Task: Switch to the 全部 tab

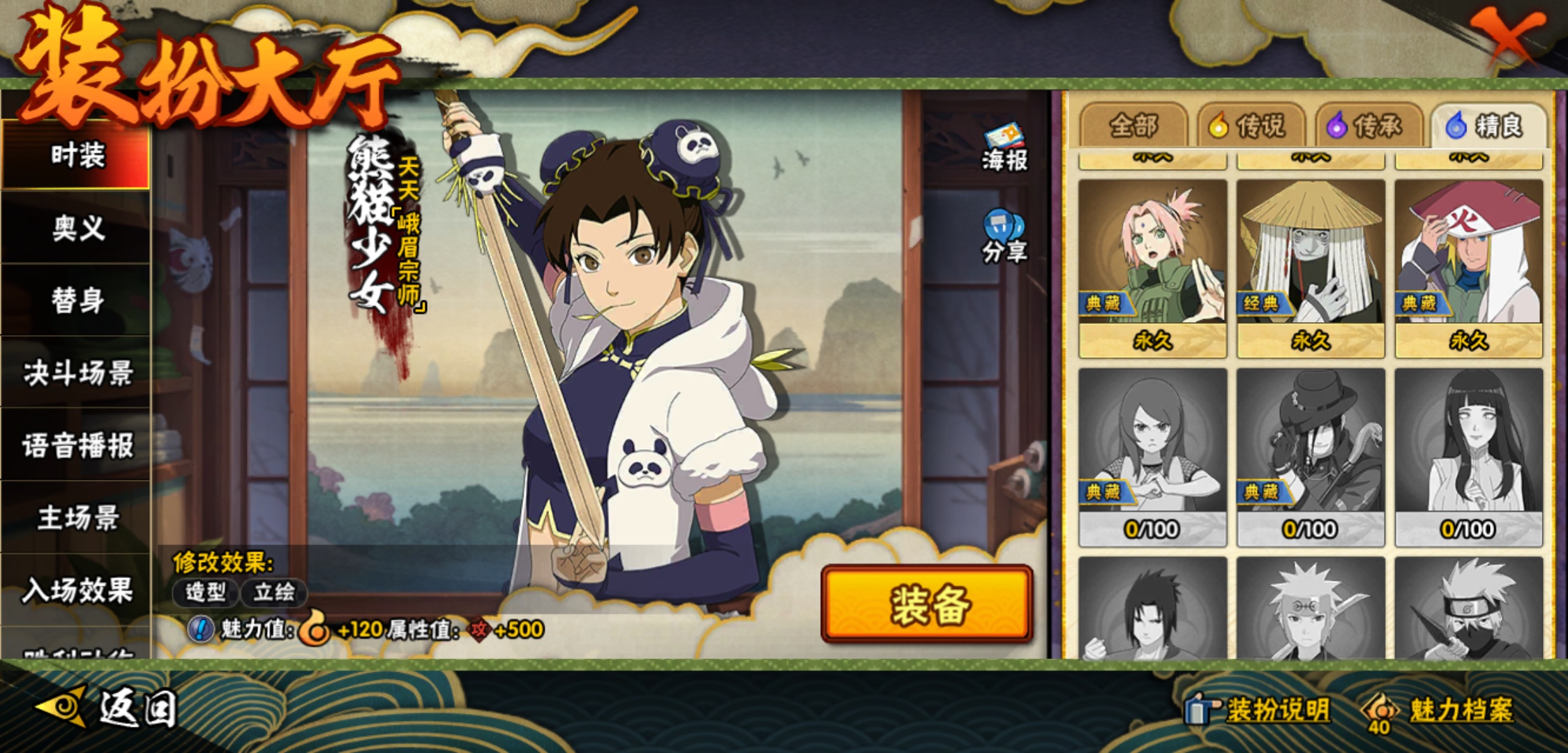Action: pyautogui.click(x=1133, y=126)
